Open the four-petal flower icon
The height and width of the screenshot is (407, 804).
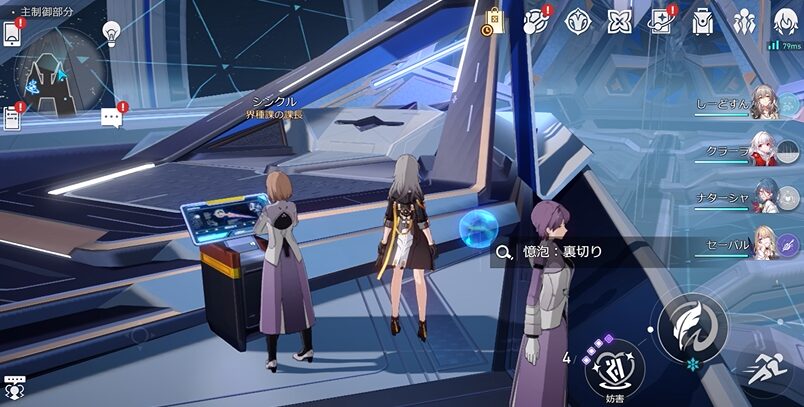click(x=620, y=20)
